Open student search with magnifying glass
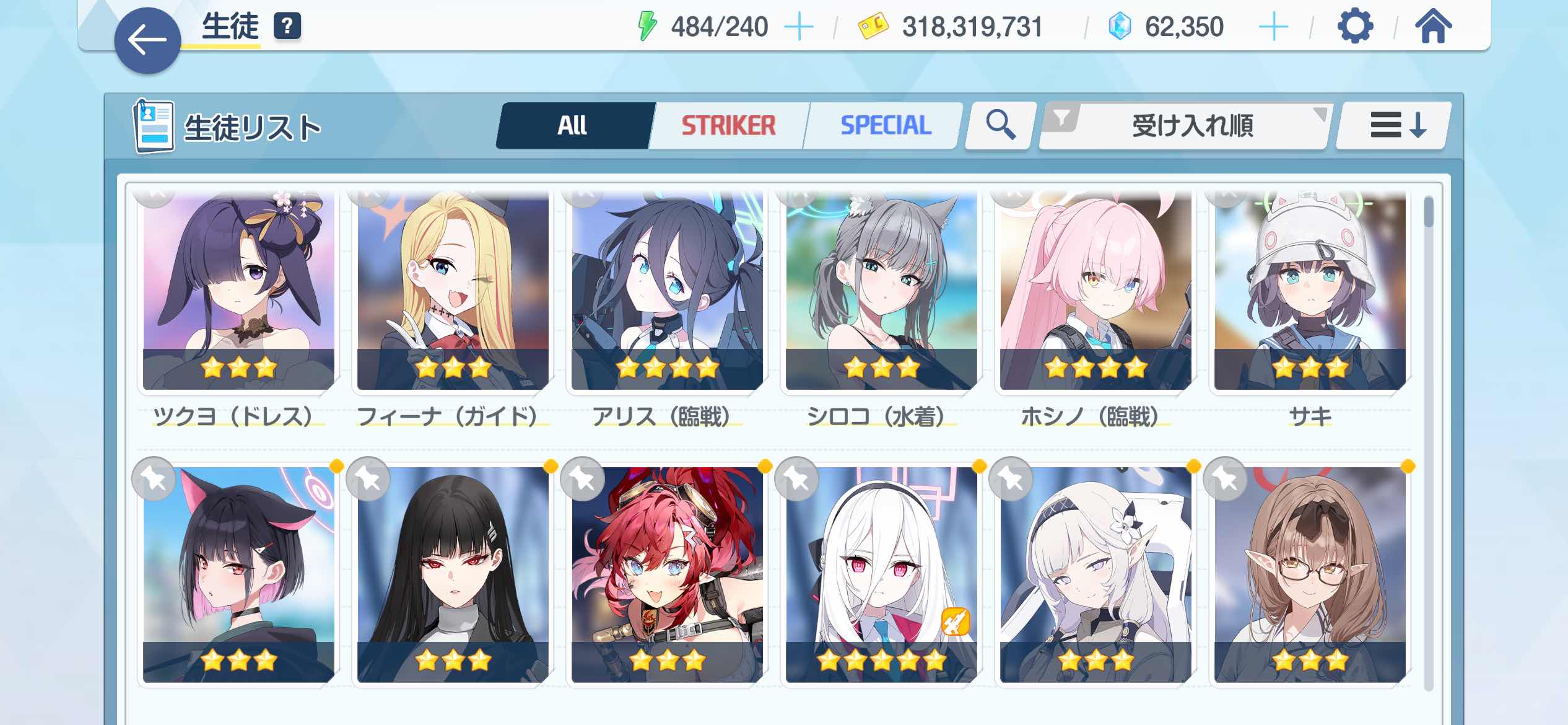This screenshot has height=725, width=1568. 1000,126
